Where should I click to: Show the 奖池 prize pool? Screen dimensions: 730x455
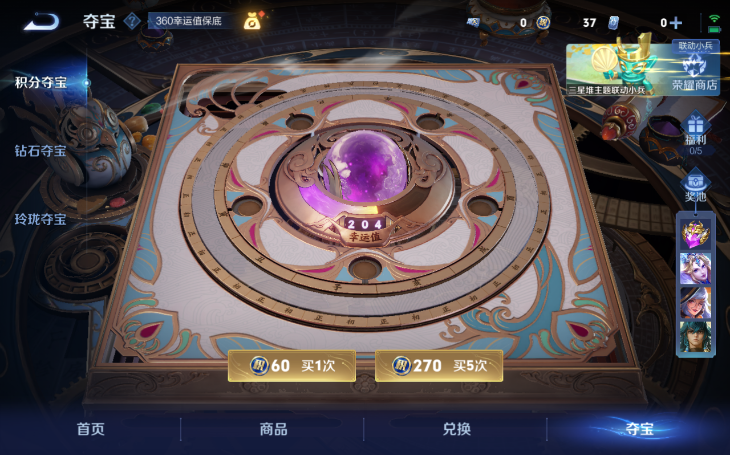point(696,187)
